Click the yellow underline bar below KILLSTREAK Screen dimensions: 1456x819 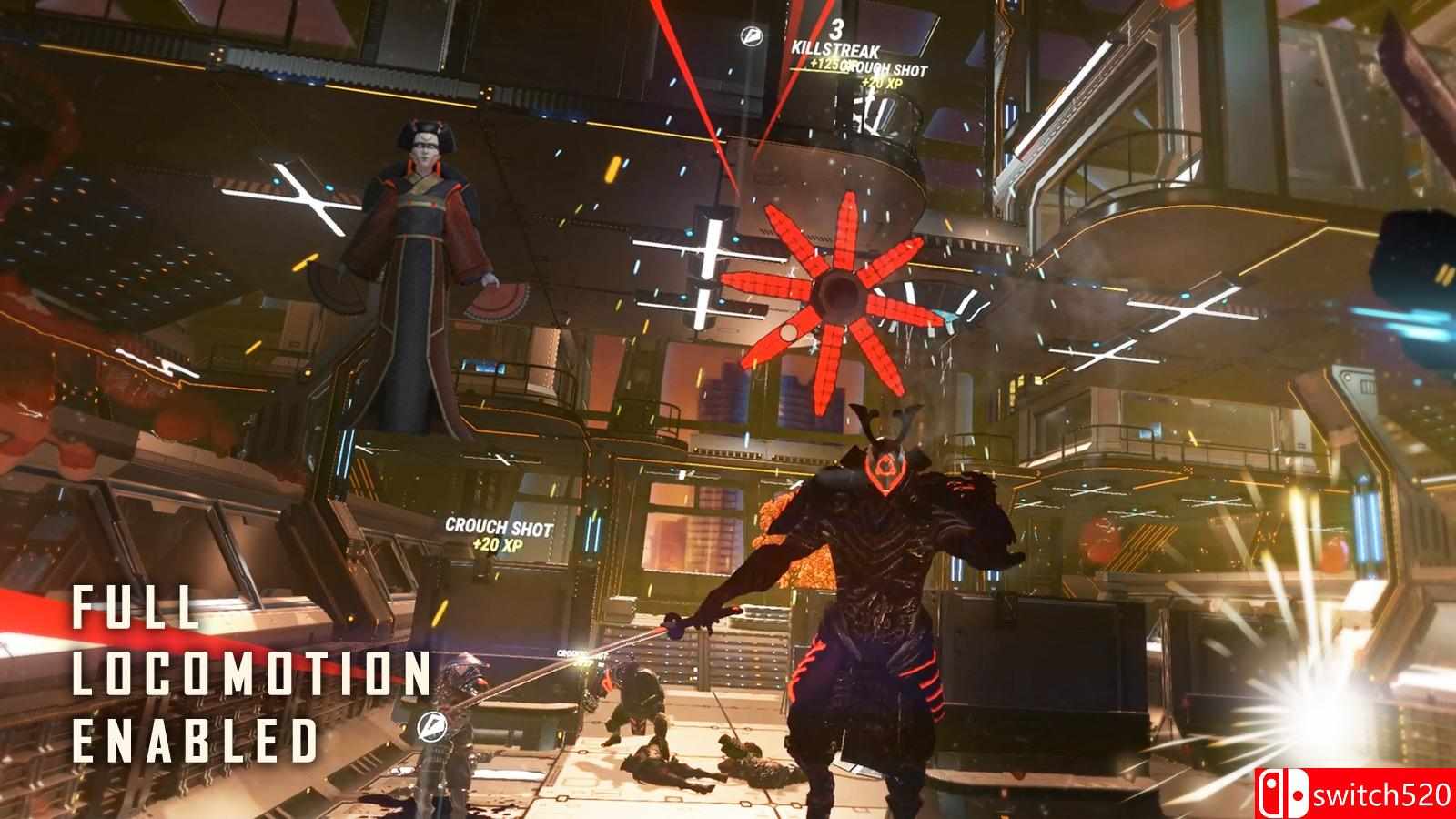pyautogui.click(x=814, y=71)
